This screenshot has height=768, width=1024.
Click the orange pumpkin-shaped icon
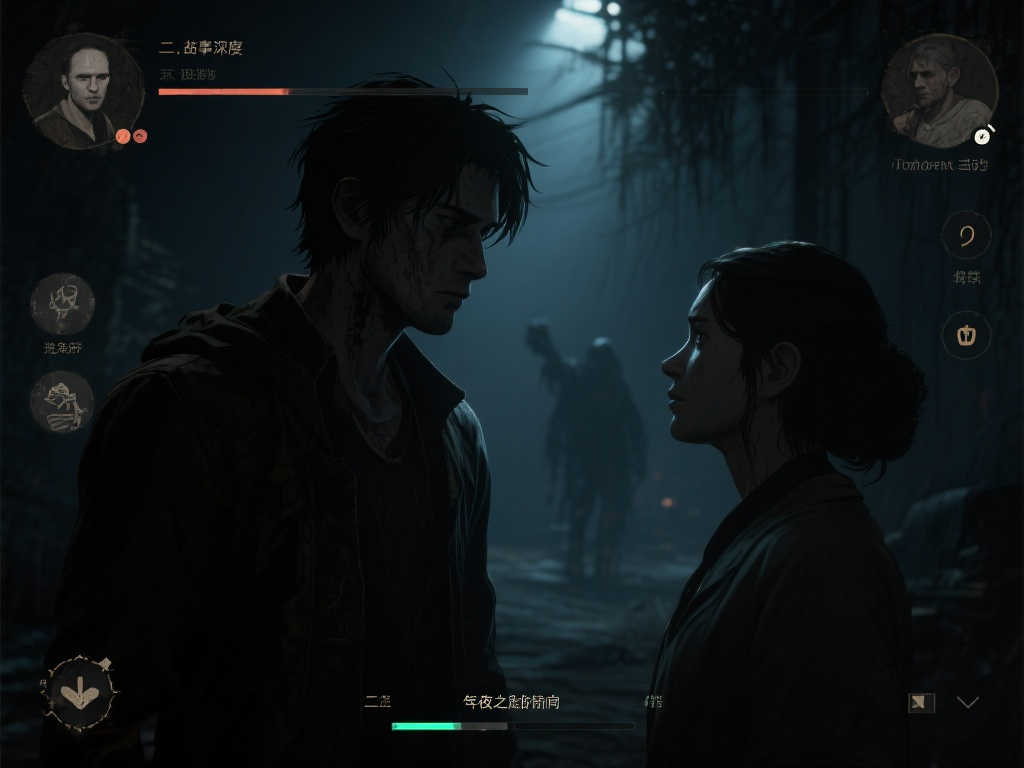[x=966, y=334]
